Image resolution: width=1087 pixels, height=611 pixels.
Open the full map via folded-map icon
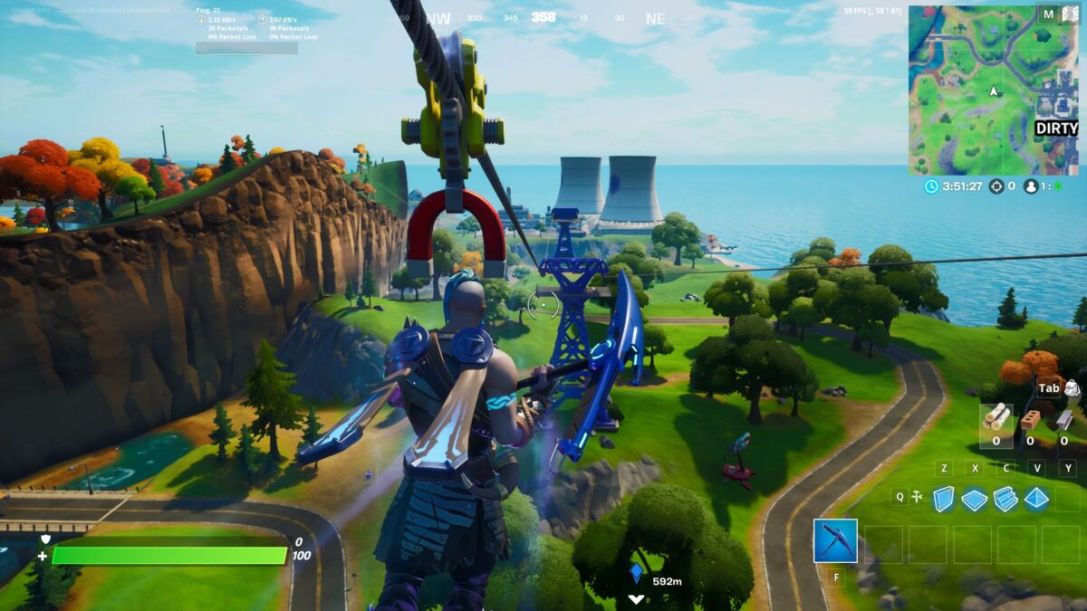1068,15
